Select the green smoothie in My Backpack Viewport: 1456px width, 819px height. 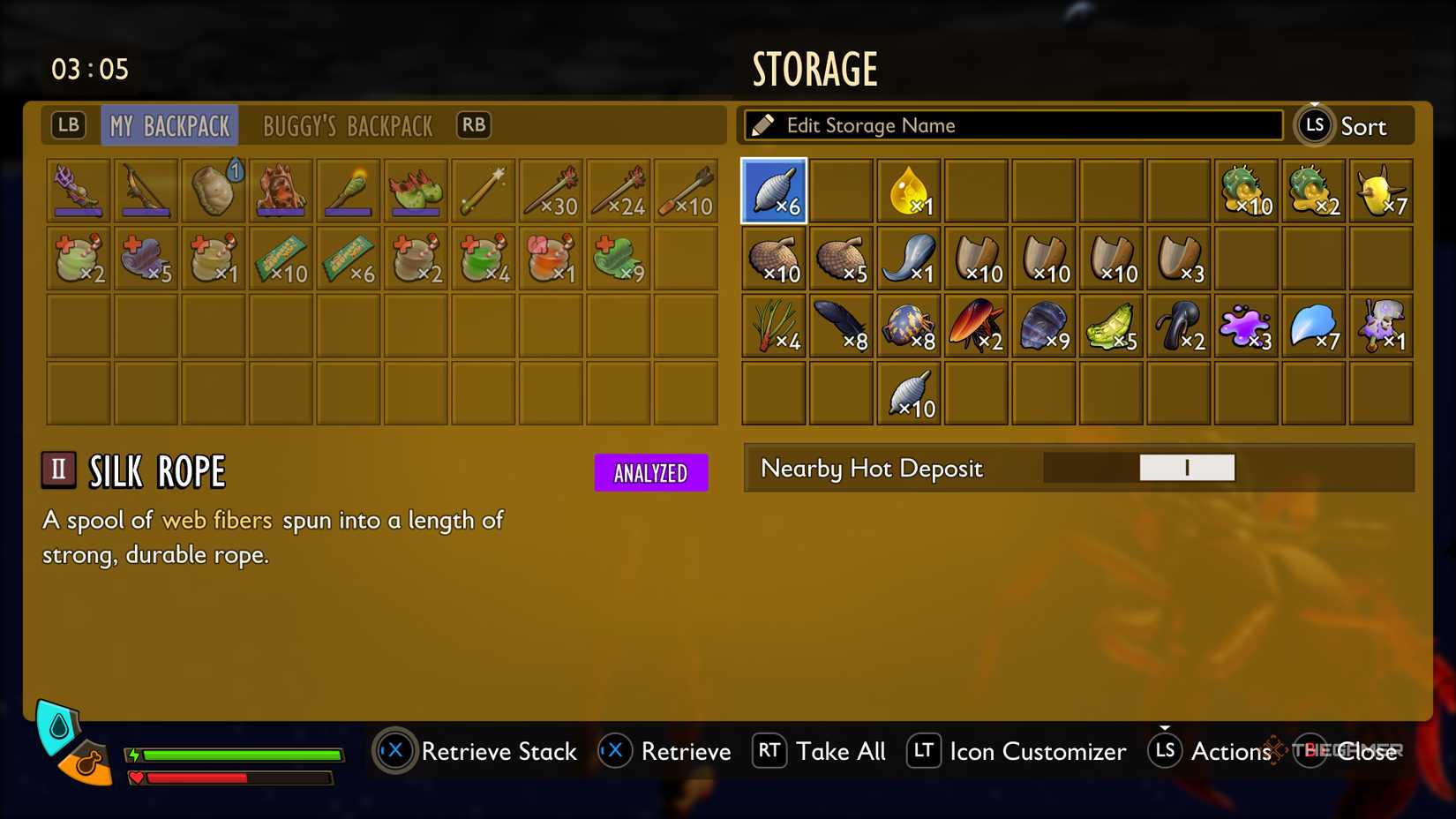(484, 259)
